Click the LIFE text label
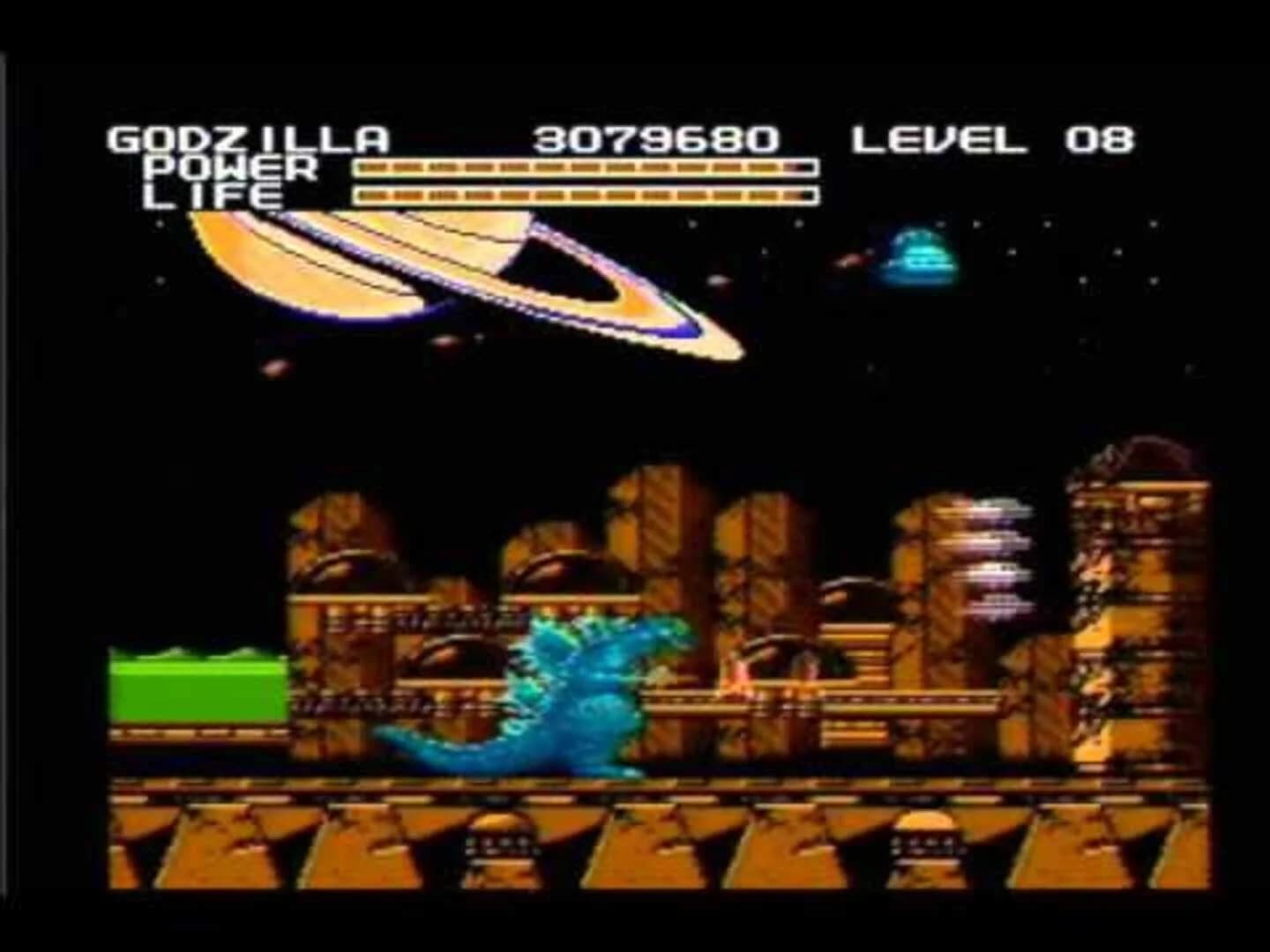This screenshot has width=1270, height=952. (212, 196)
